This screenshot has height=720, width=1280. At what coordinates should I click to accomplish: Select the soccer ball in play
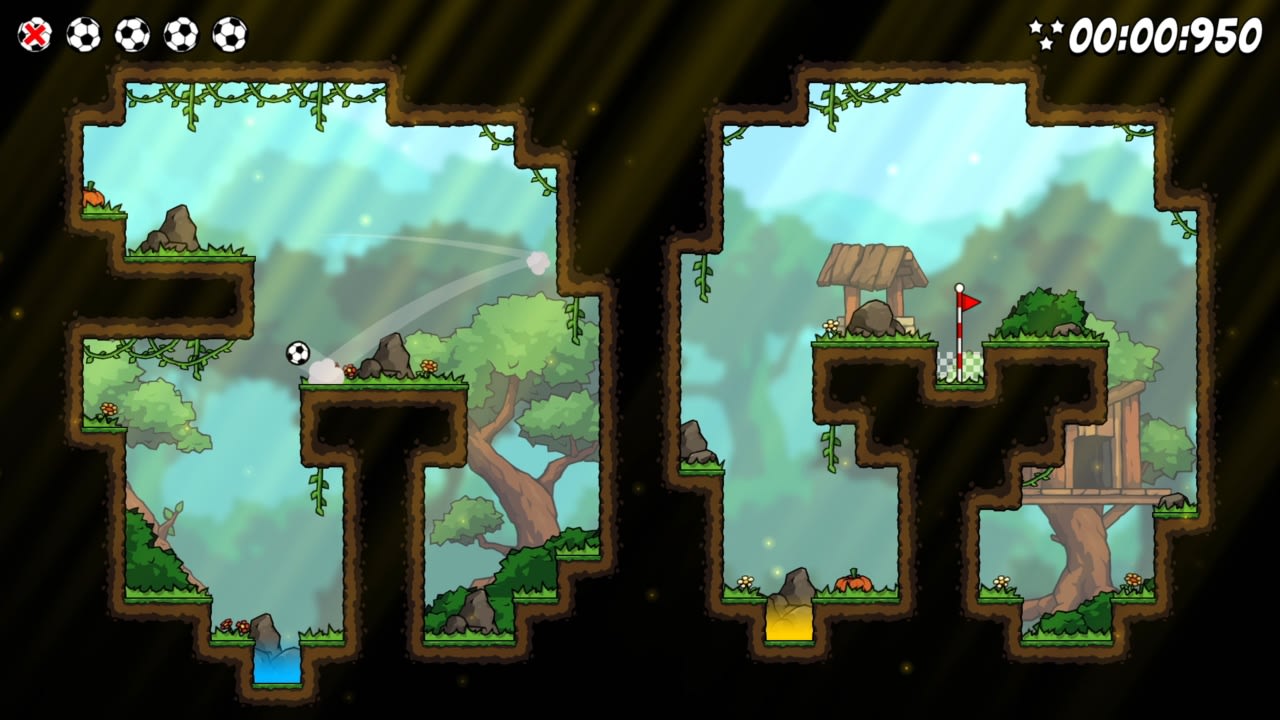point(298,353)
